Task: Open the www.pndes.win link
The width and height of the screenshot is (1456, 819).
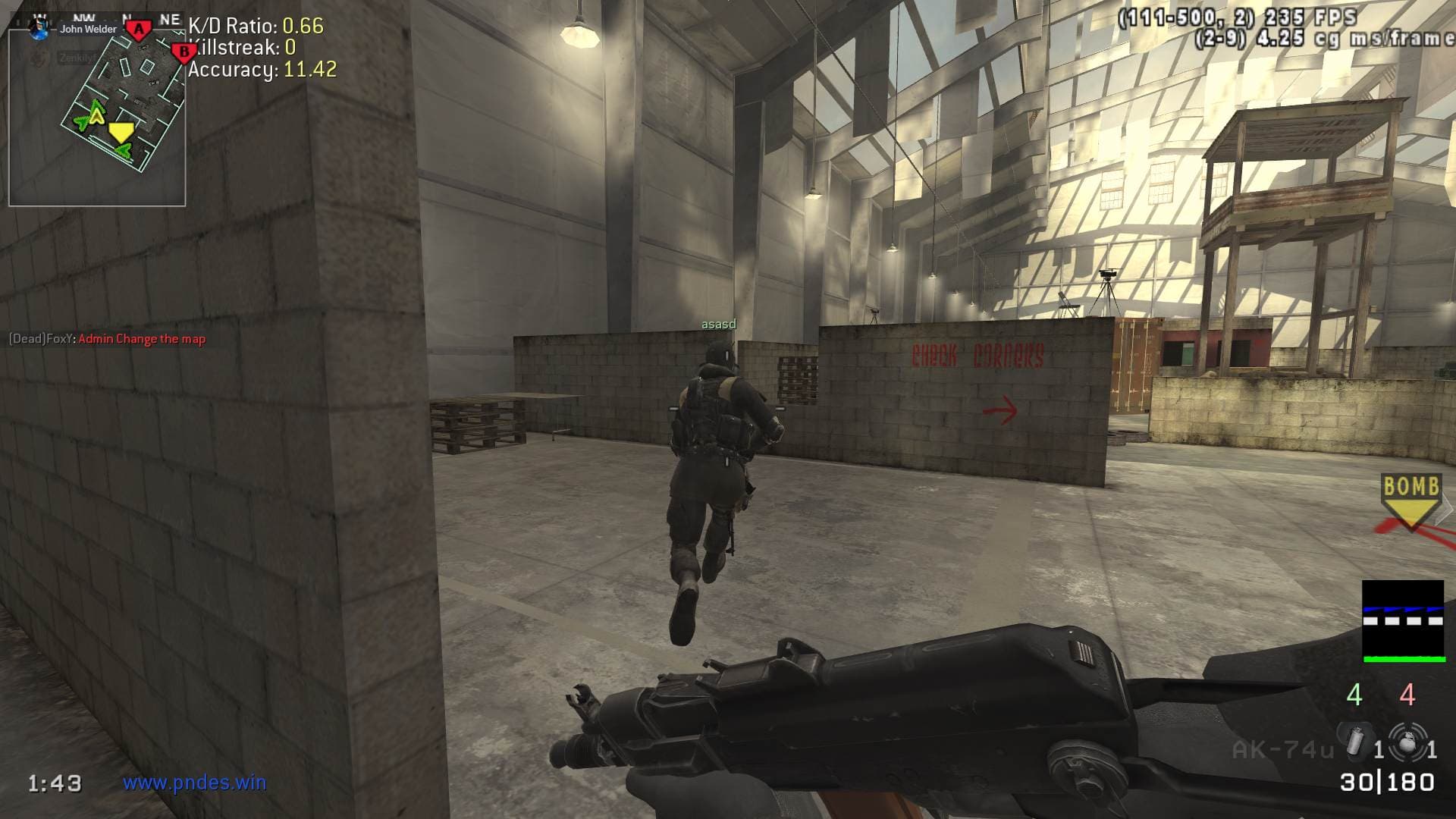Action: [x=195, y=783]
